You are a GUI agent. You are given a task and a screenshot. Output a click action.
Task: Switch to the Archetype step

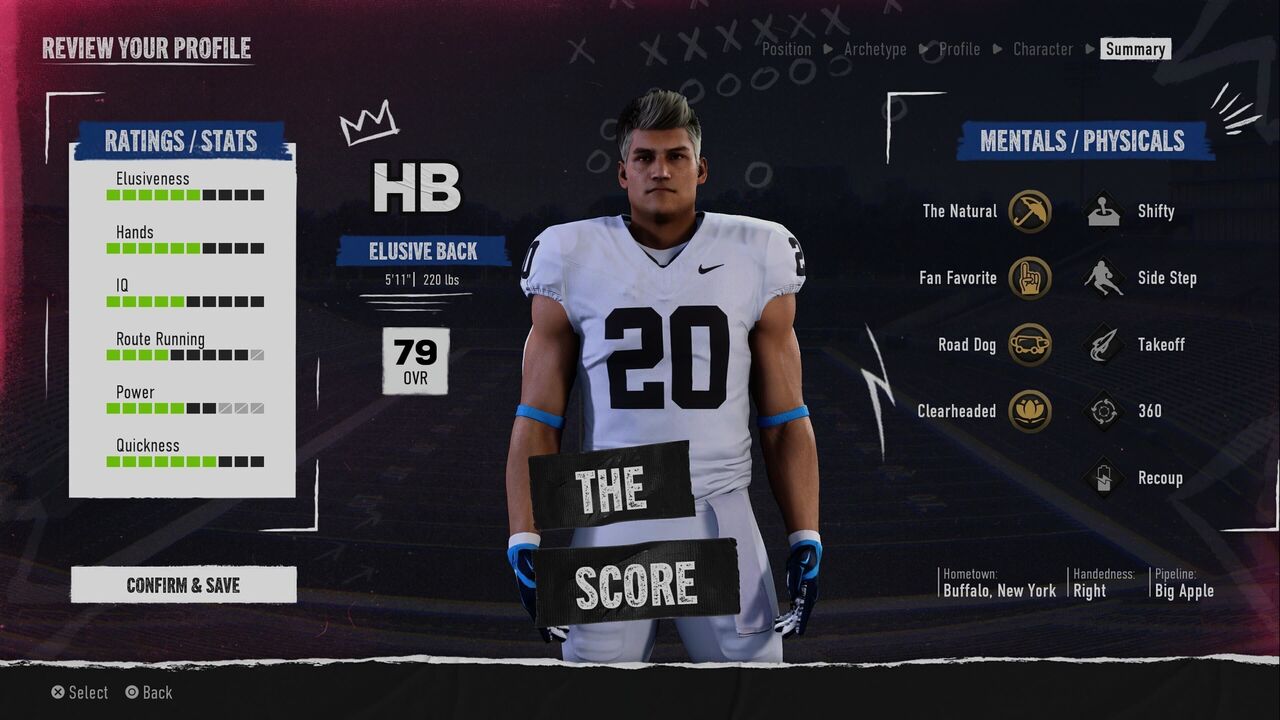(875, 49)
